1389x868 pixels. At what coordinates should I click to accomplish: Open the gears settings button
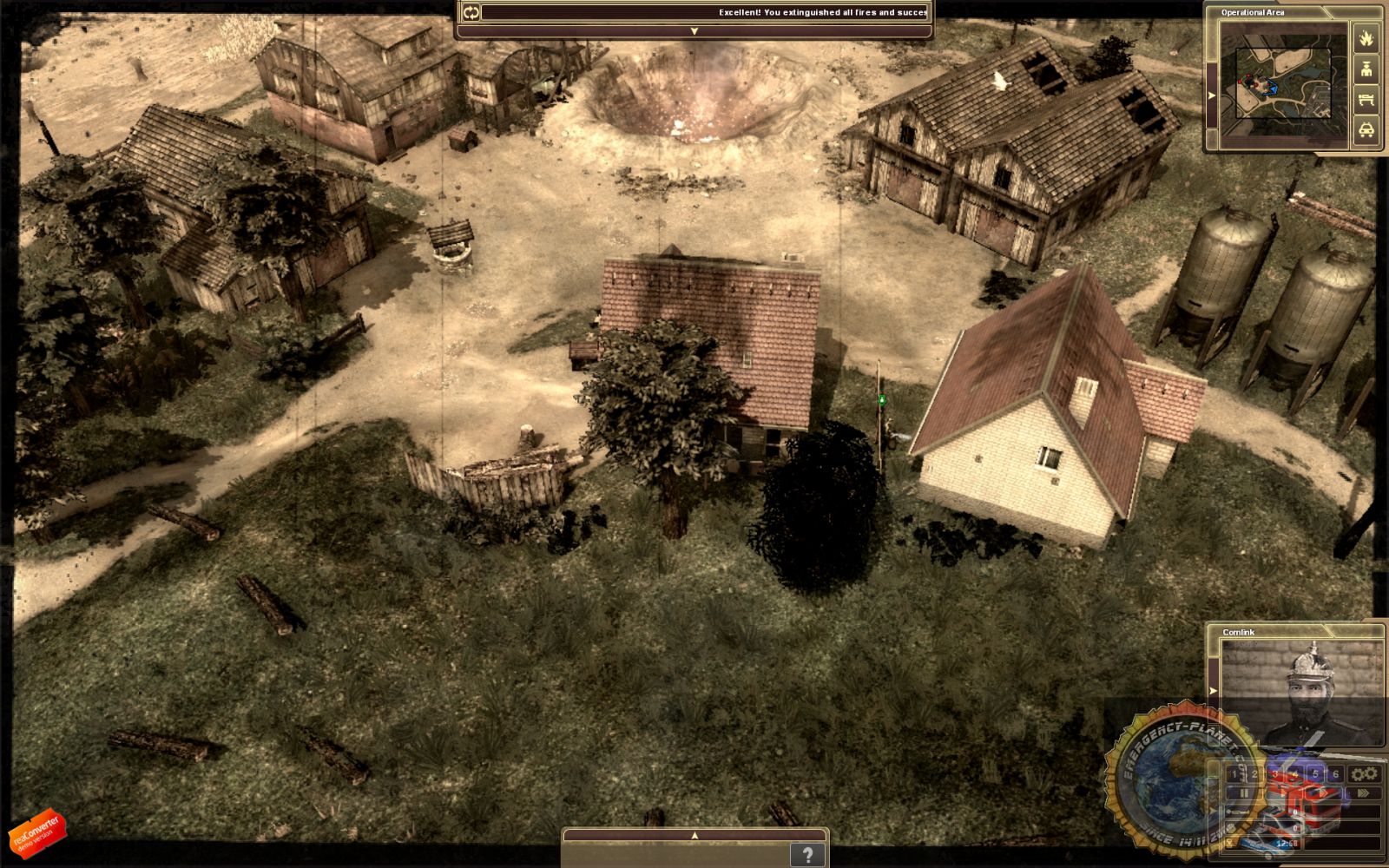[1365, 773]
